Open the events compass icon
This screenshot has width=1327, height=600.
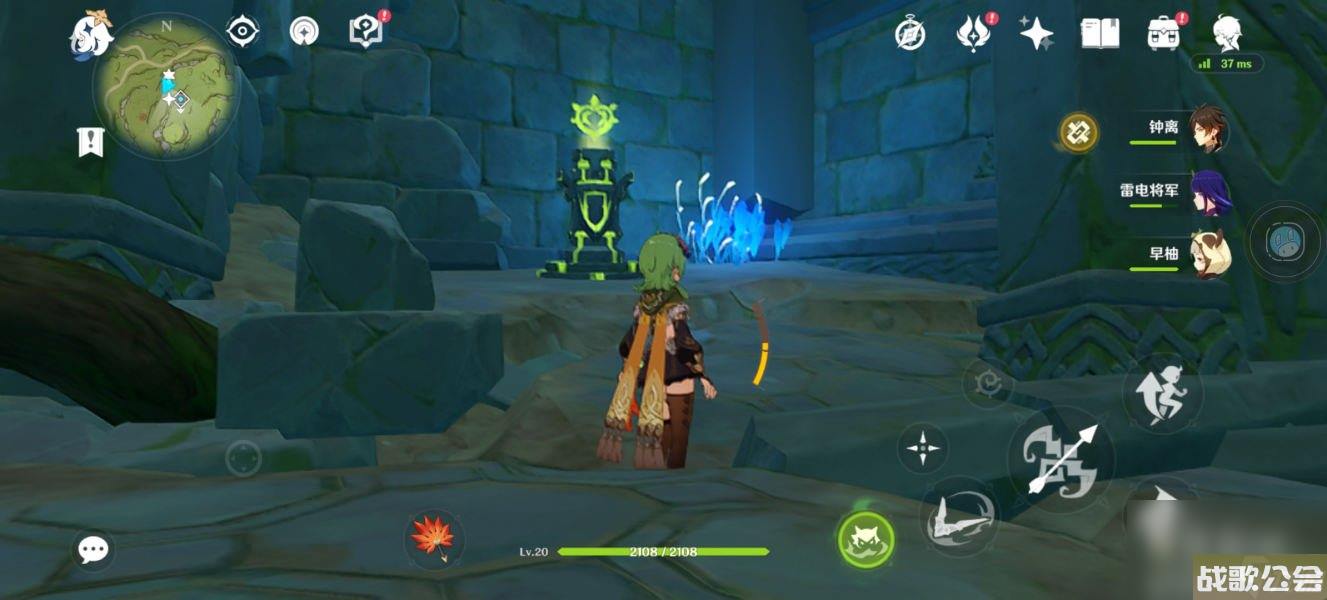(303, 32)
